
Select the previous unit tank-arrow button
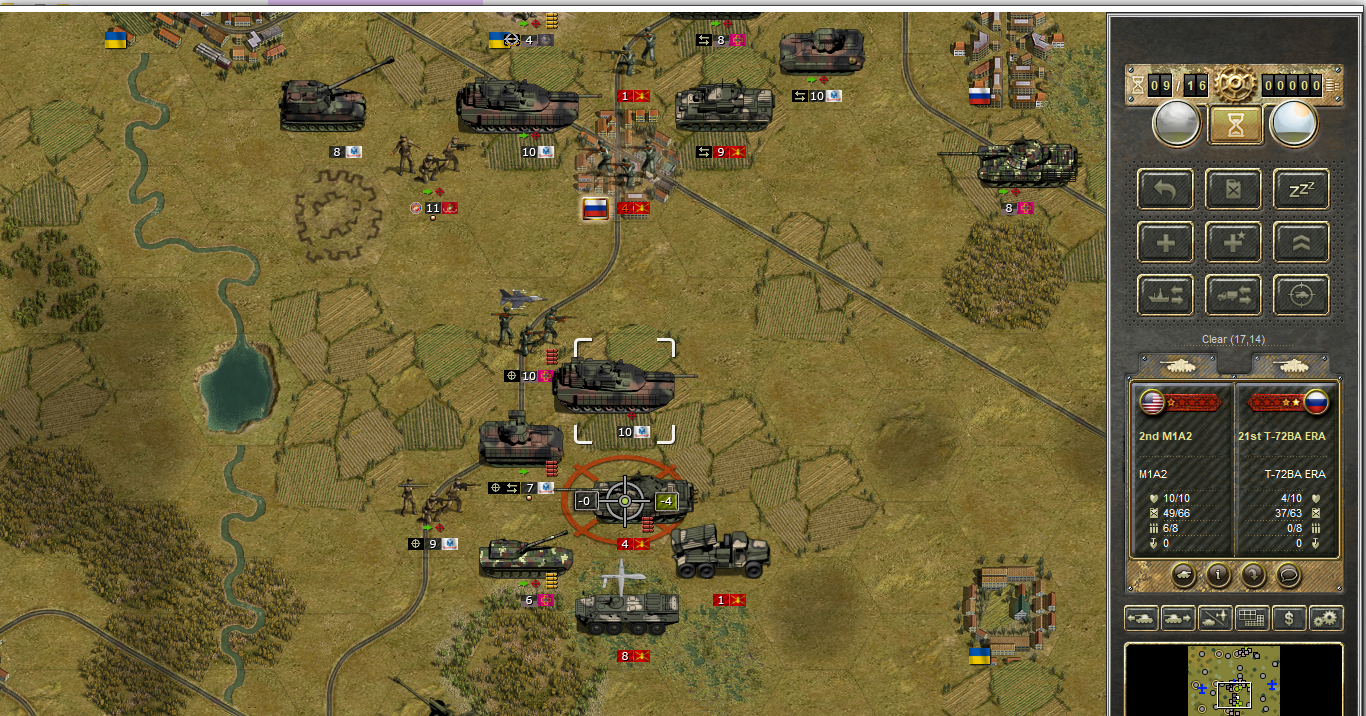(1141, 619)
